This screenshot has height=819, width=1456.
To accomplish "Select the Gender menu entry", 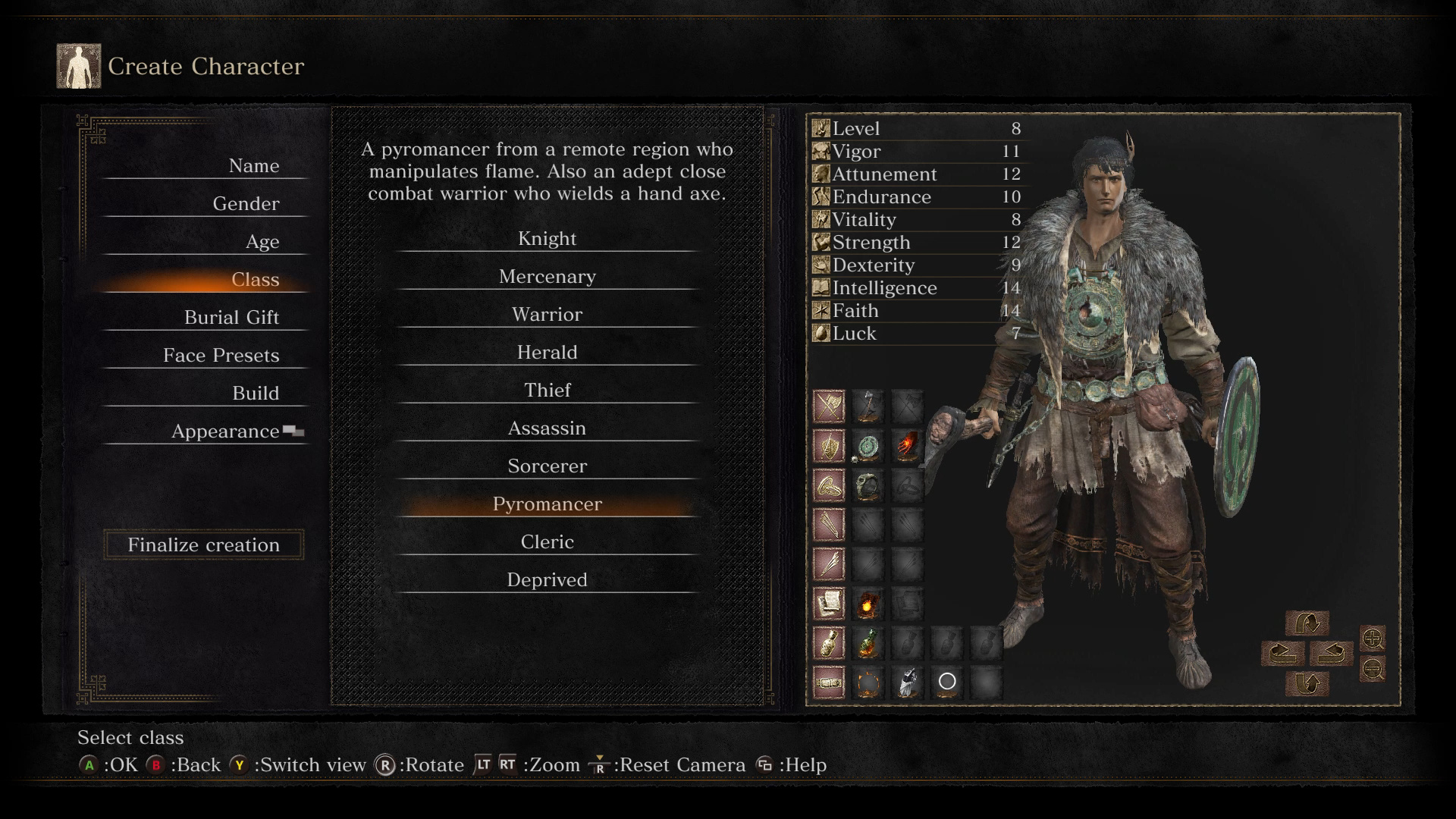I will click(x=246, y=204).
